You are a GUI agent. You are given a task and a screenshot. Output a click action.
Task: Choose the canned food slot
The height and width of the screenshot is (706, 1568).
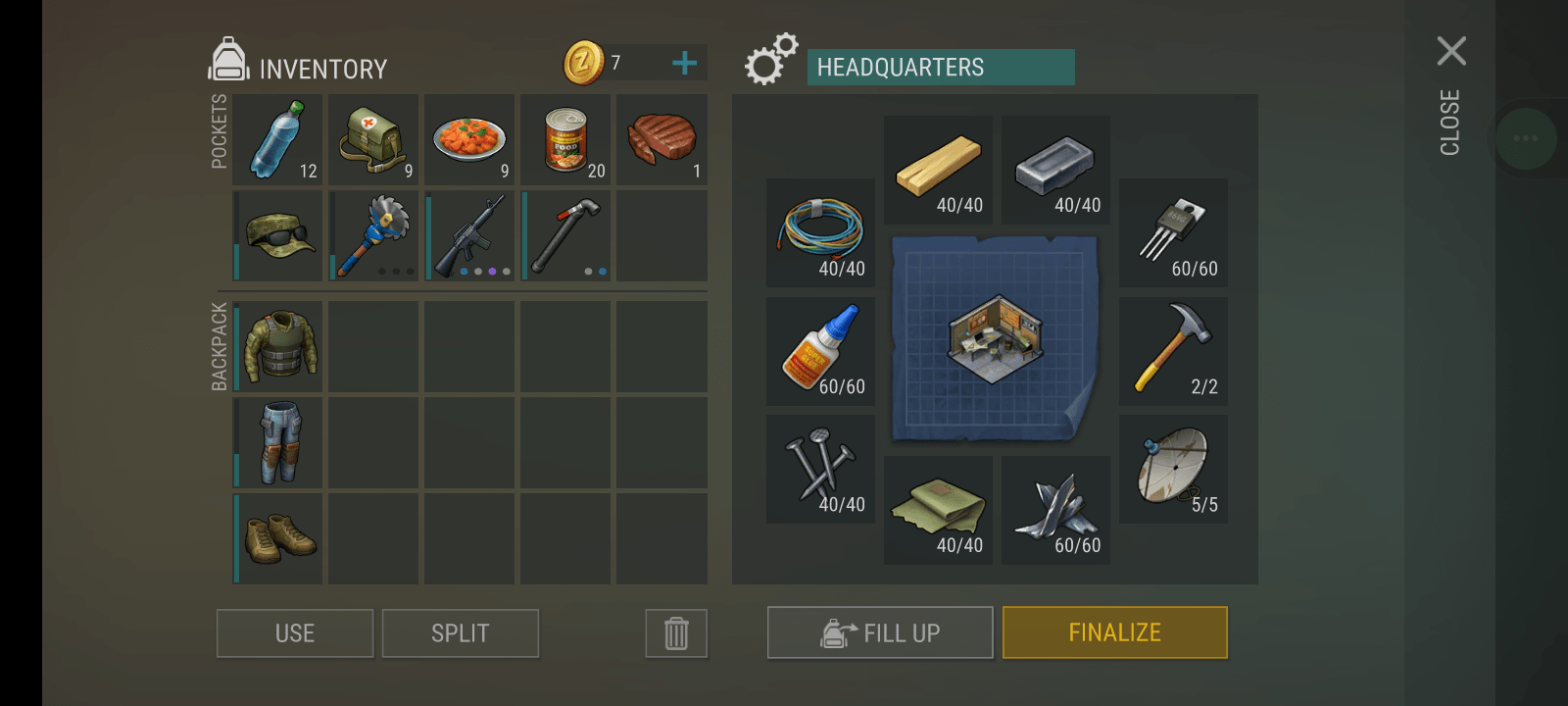565,140
